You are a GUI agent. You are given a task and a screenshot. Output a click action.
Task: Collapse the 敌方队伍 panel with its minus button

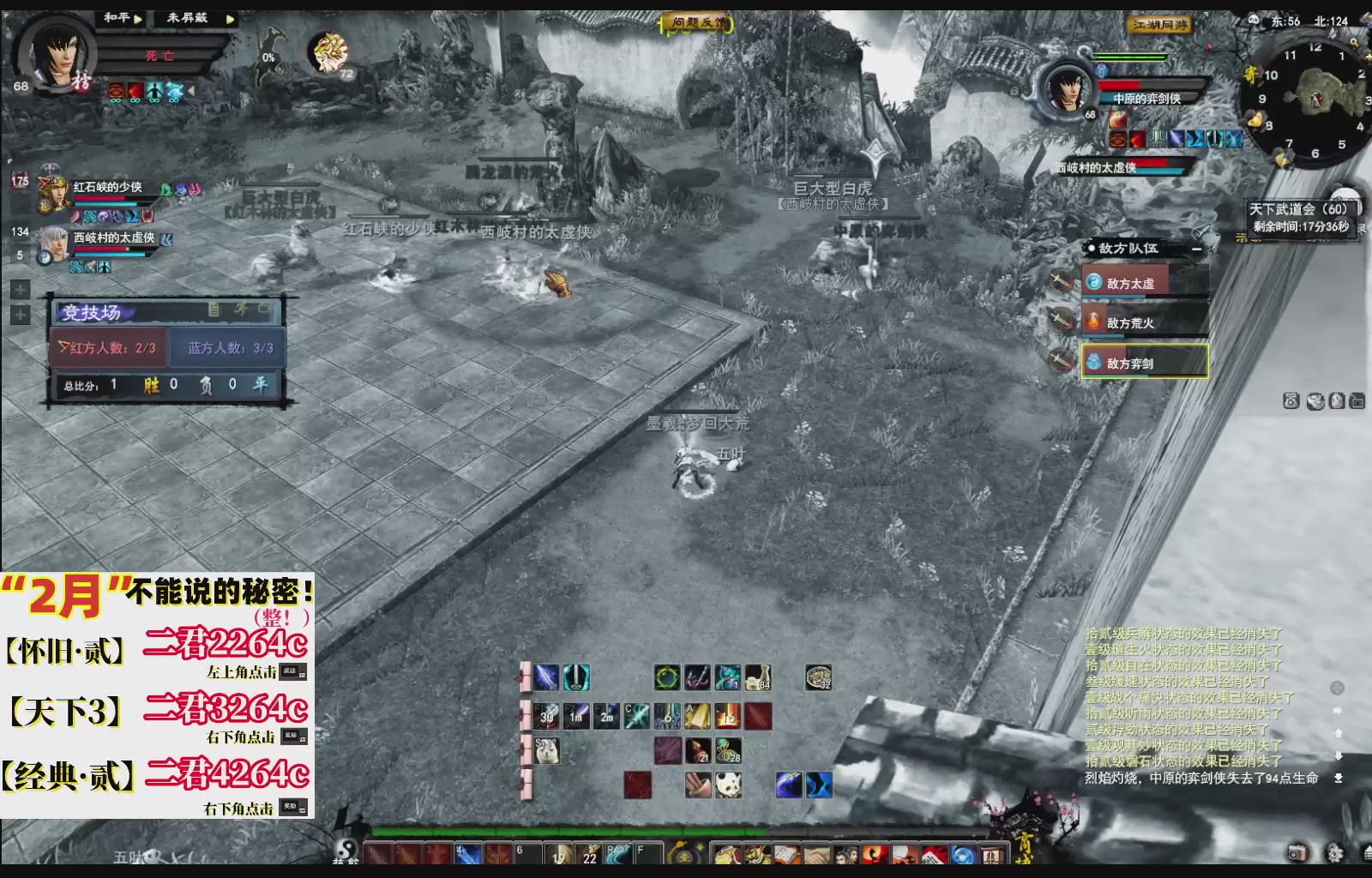1199,249
